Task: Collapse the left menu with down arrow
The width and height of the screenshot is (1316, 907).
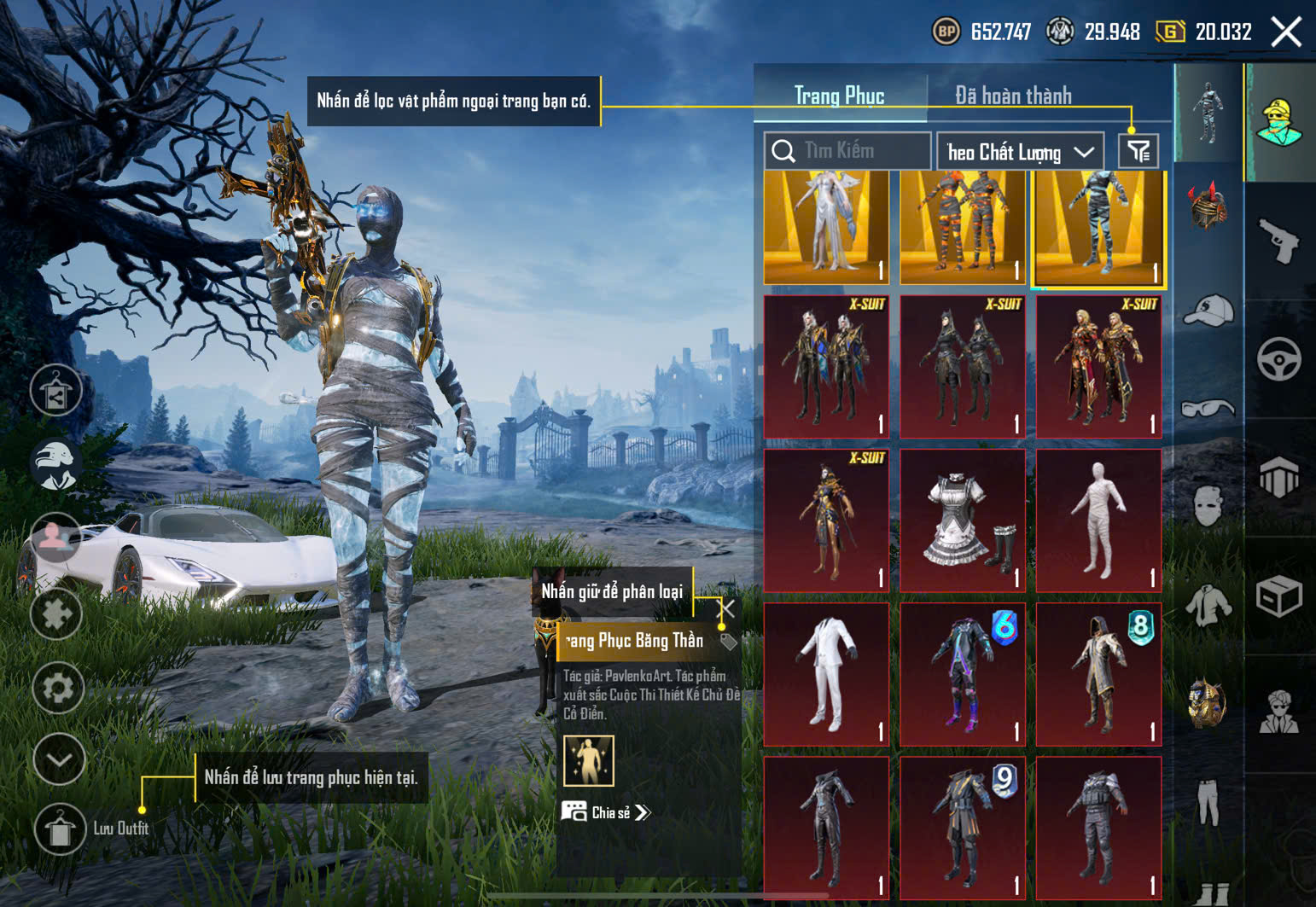Action: (59, 759)
